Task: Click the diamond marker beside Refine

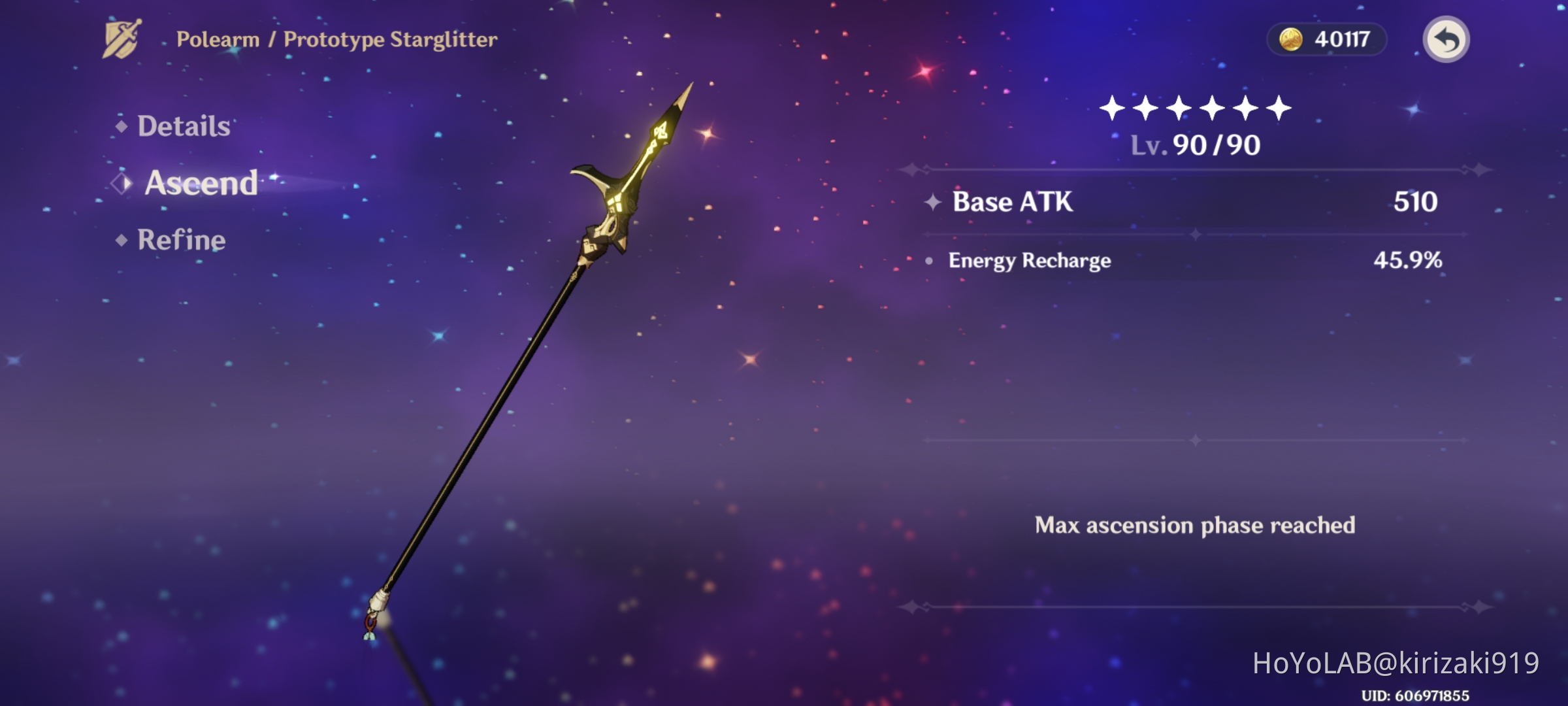Action: [120, 241]
